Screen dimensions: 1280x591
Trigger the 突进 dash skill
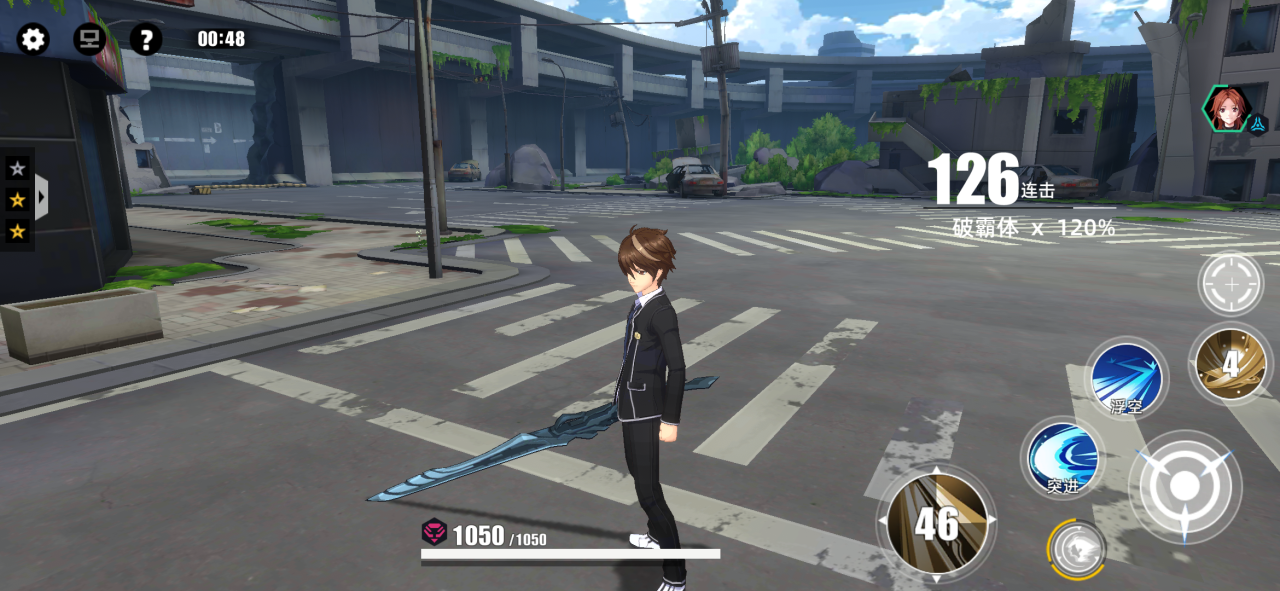(1063, 457)
